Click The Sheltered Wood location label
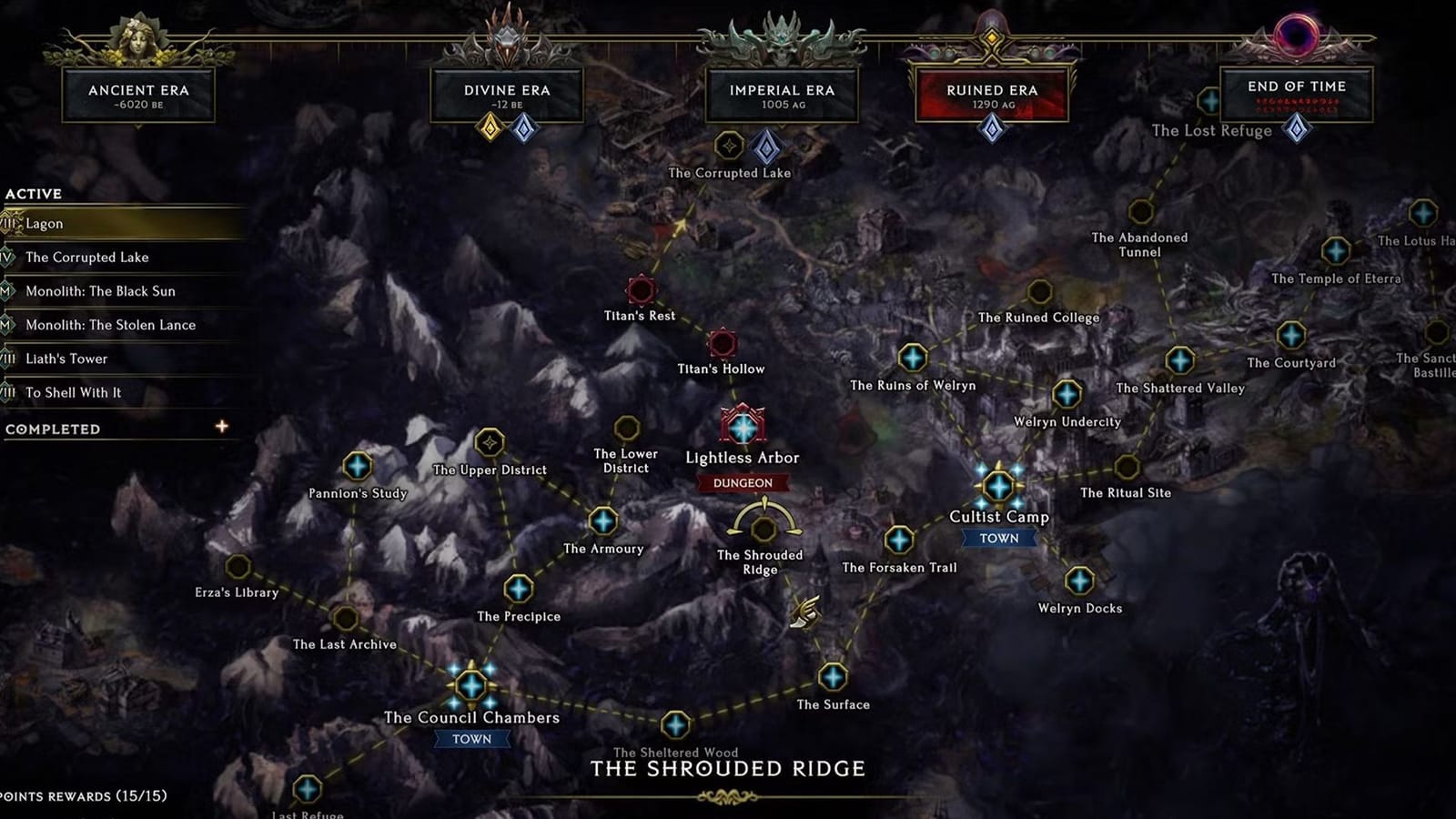 675,752
